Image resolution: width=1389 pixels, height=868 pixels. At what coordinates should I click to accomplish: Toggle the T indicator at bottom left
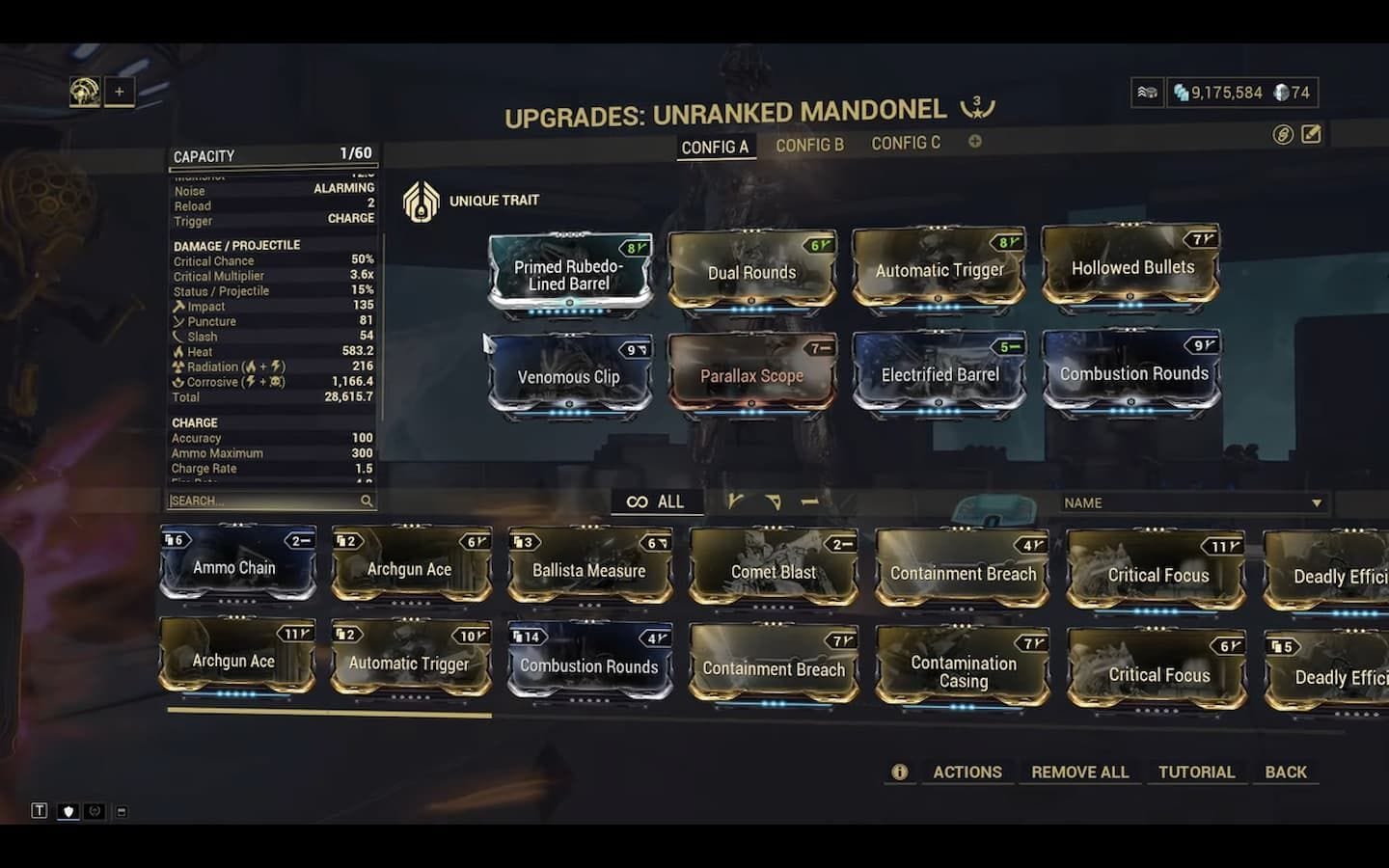pos(40,811)
